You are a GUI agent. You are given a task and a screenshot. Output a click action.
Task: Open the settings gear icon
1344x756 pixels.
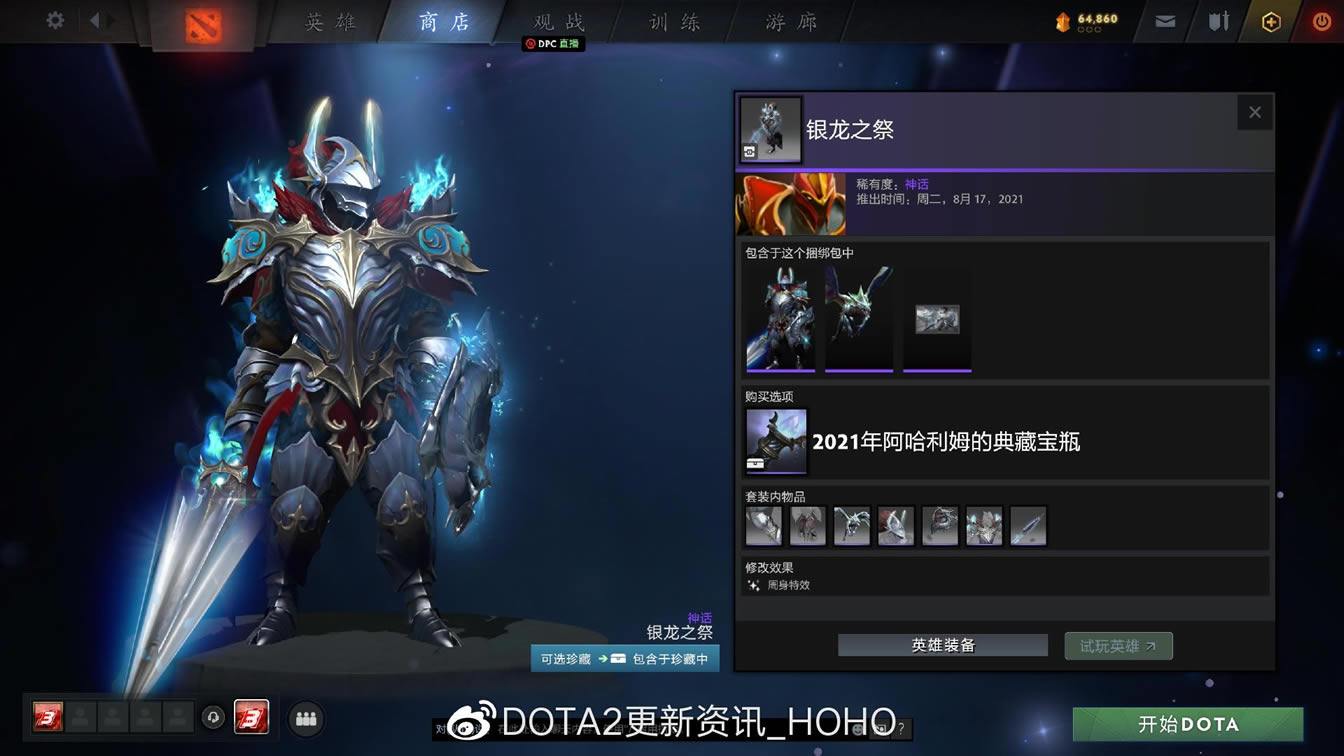point(53,20)
